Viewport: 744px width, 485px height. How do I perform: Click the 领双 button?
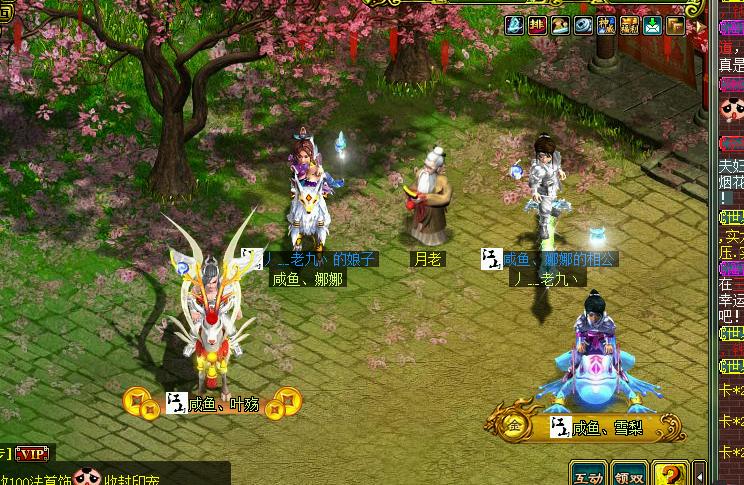pyautogui.click(x=629, y=476)
